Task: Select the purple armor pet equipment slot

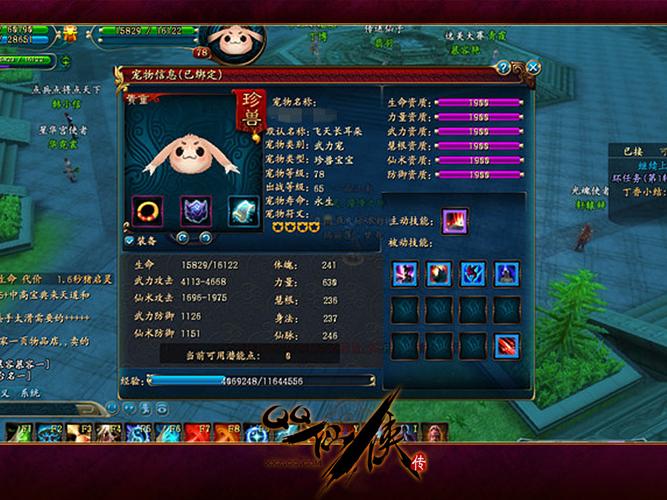Action: (x=196, y=210)
